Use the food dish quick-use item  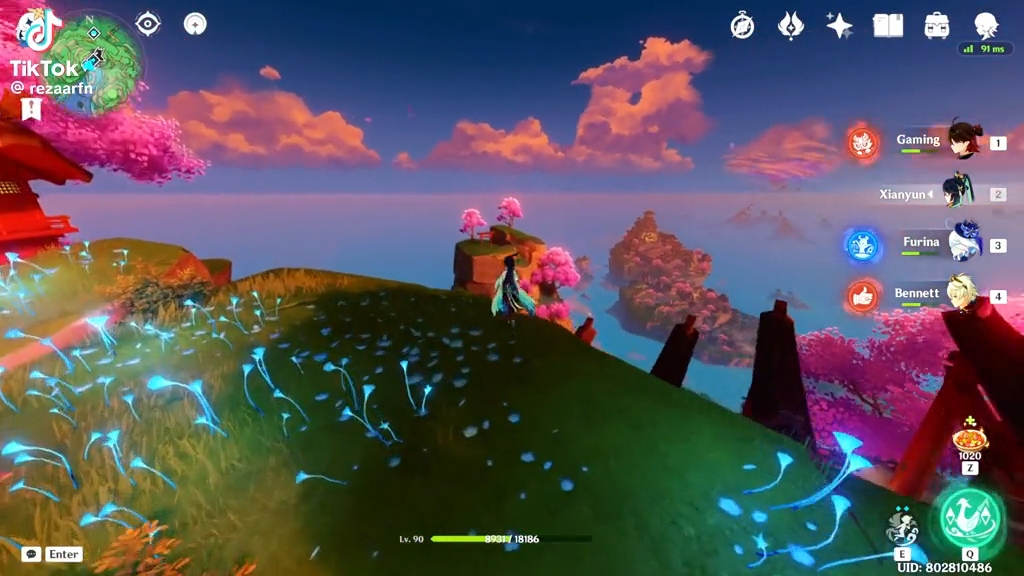click(x=970, y=438)
